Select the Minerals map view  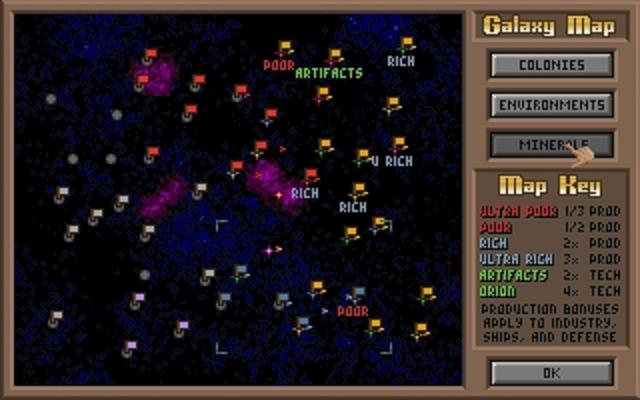551,144
